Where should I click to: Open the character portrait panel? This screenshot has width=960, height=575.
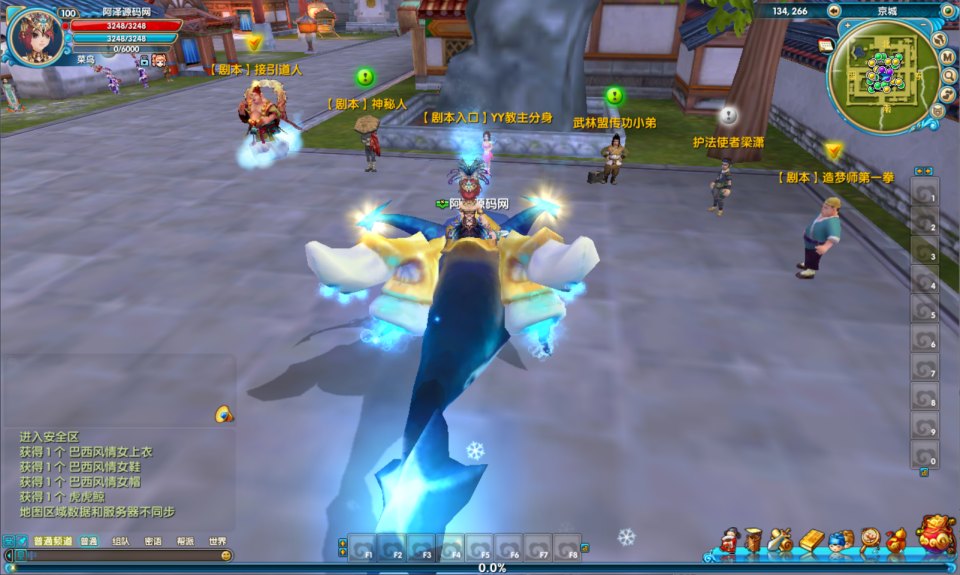pos(34,34)
